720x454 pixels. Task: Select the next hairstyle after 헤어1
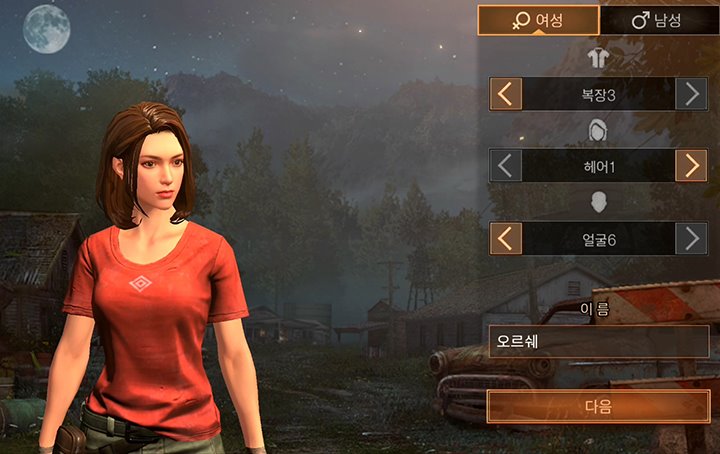coord(691,166)
